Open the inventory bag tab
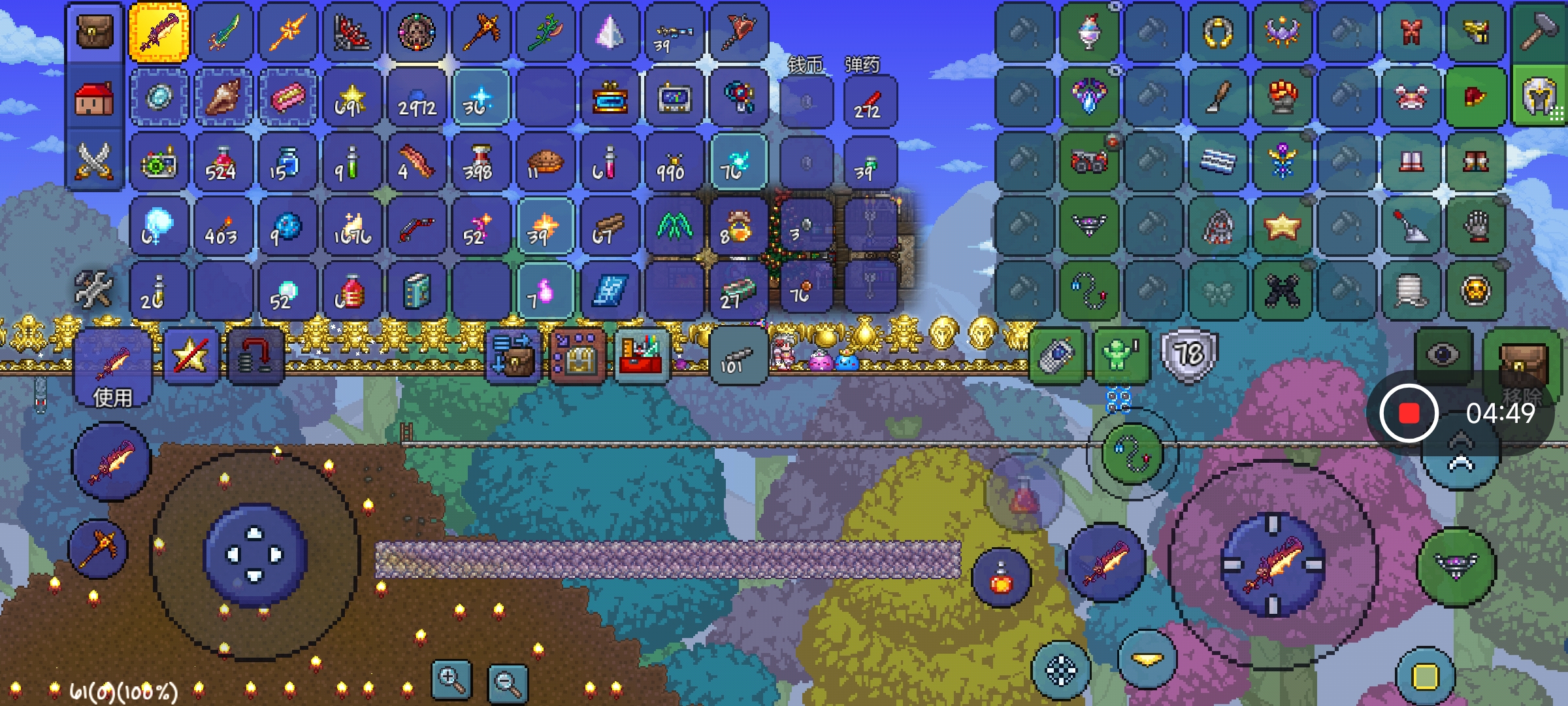This screenshot has width=1568, height=706. point(95,32)
